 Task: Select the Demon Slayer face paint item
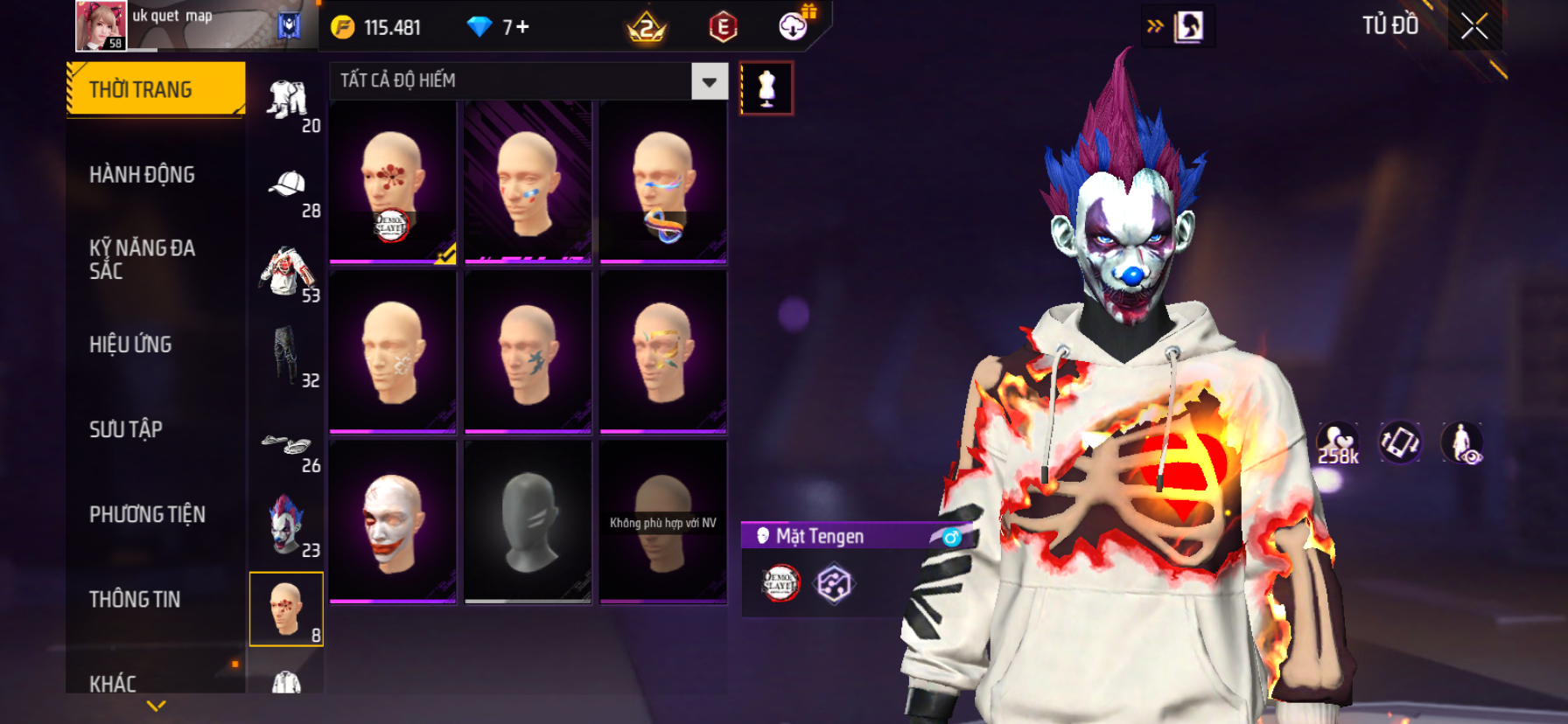[393, 182]
